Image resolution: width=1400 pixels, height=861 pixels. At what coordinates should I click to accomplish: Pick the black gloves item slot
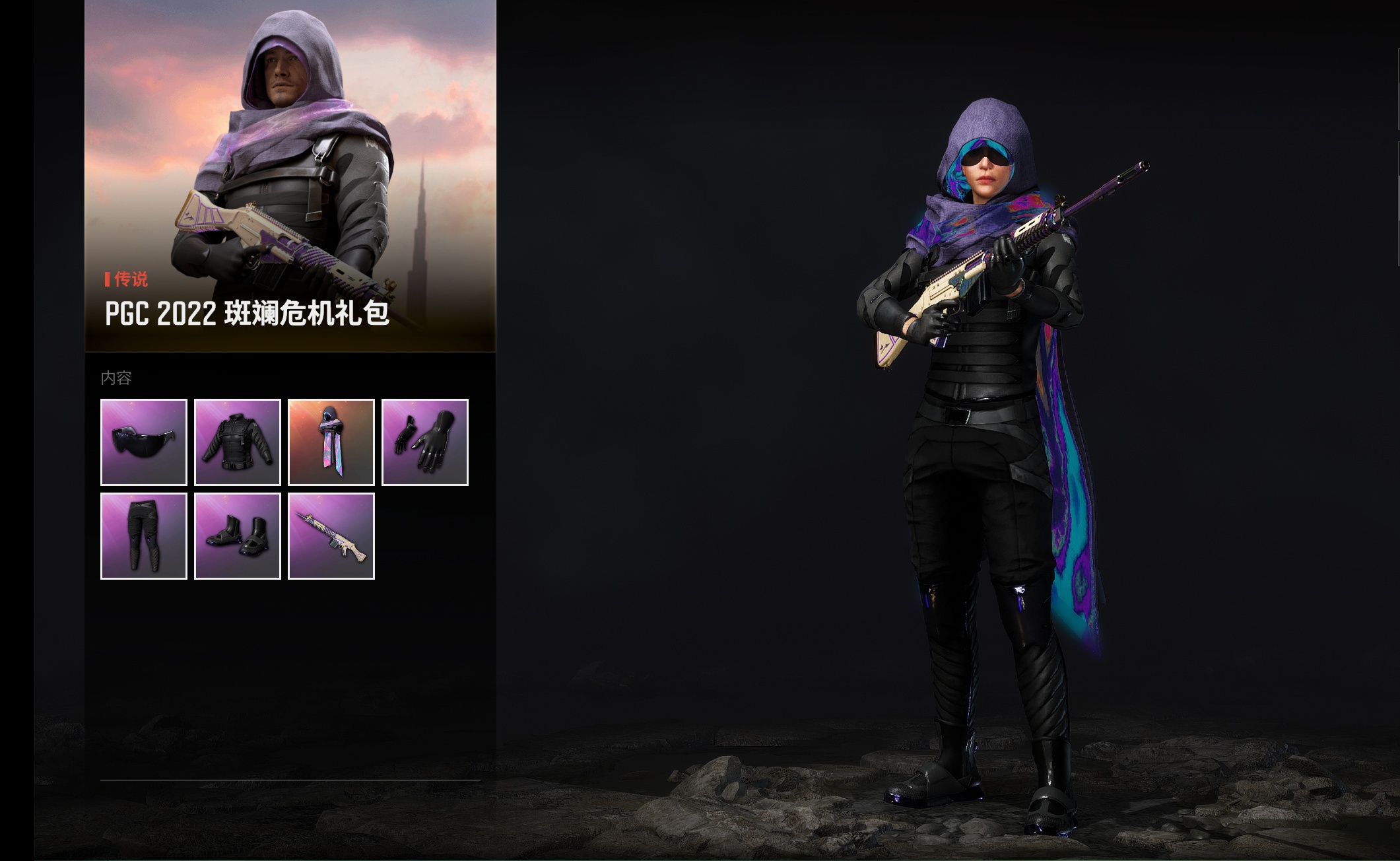(x=425, y=442)
